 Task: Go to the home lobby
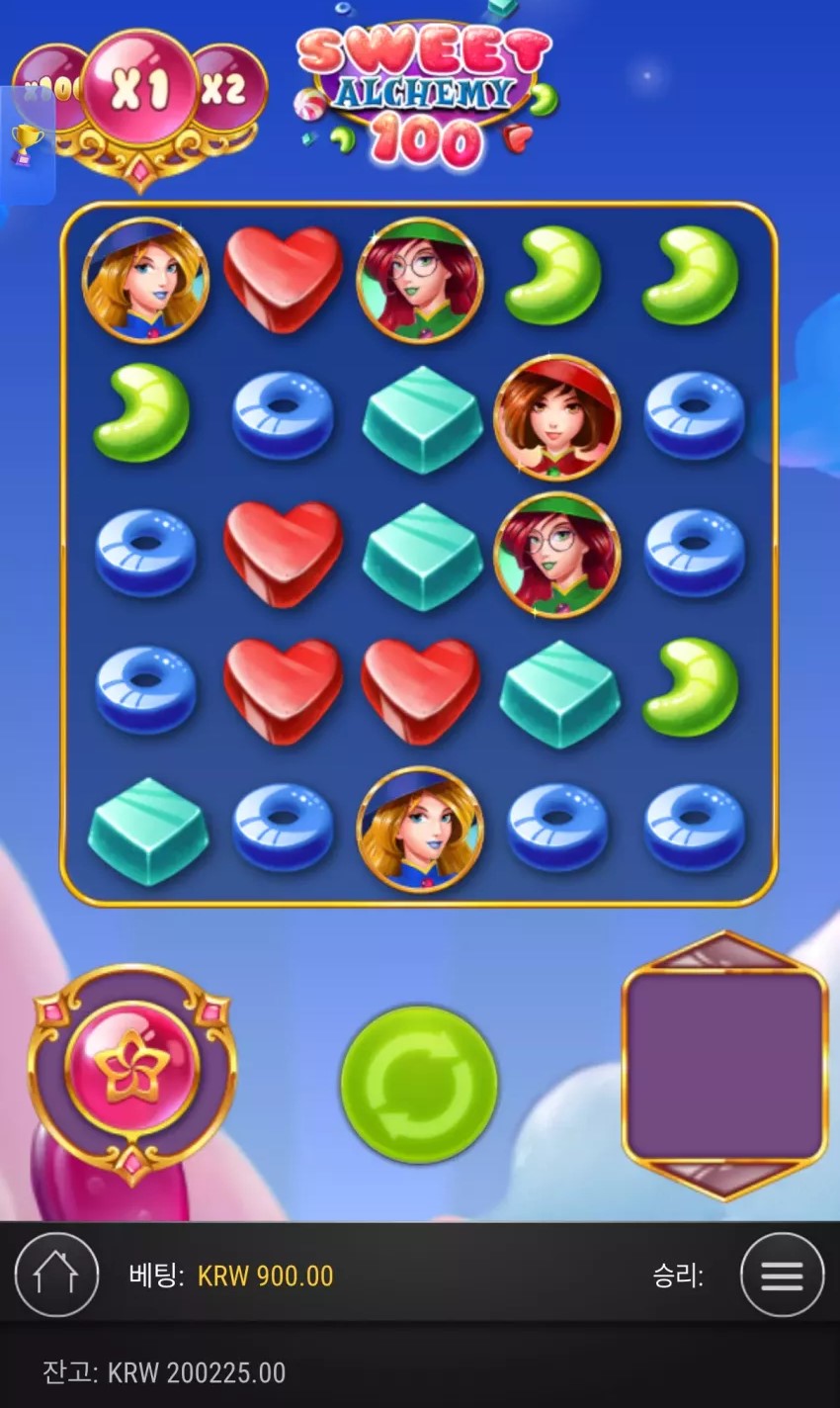[x=56, y=1276]
